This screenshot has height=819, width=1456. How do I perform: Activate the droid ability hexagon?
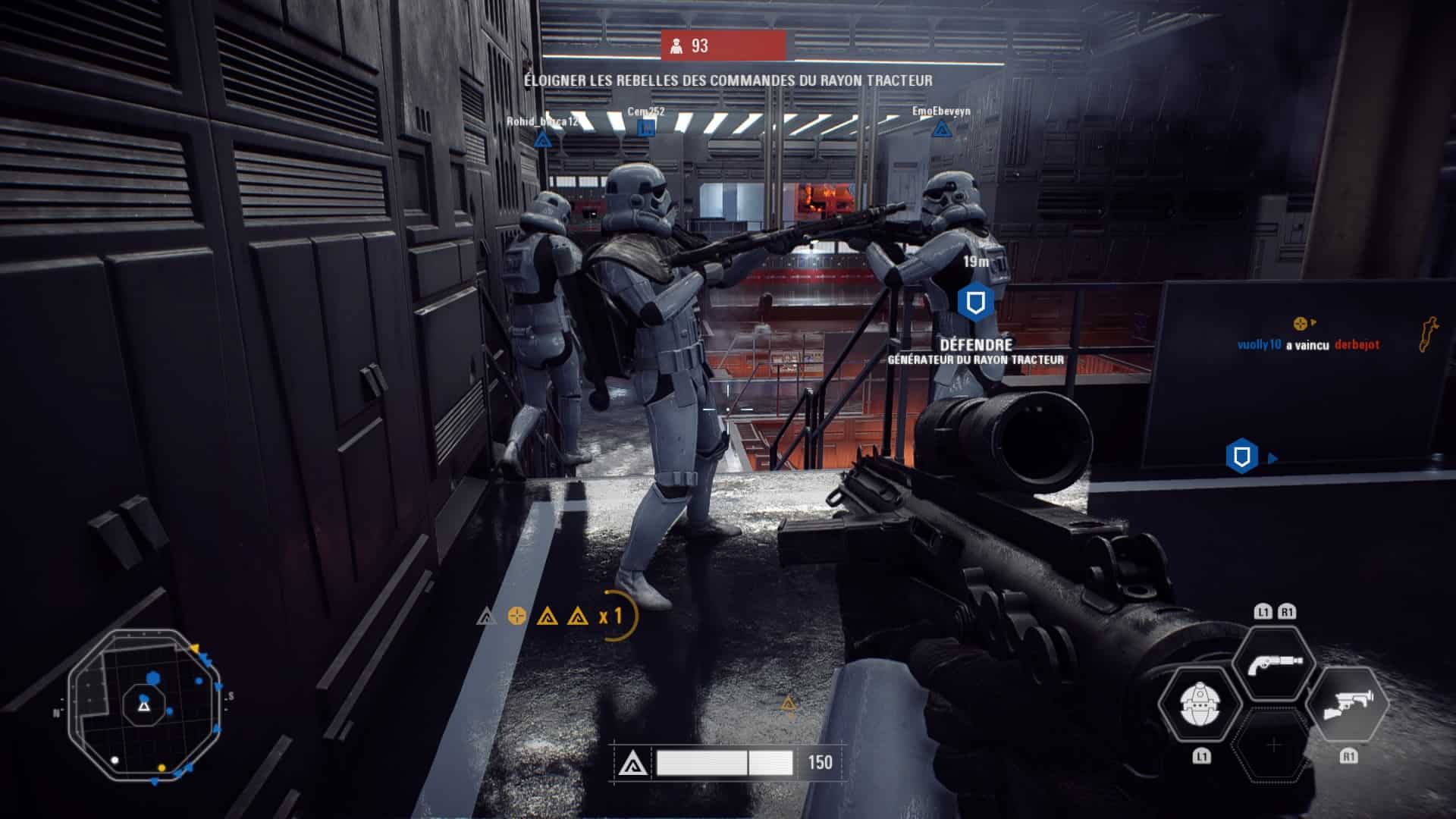1200,704
